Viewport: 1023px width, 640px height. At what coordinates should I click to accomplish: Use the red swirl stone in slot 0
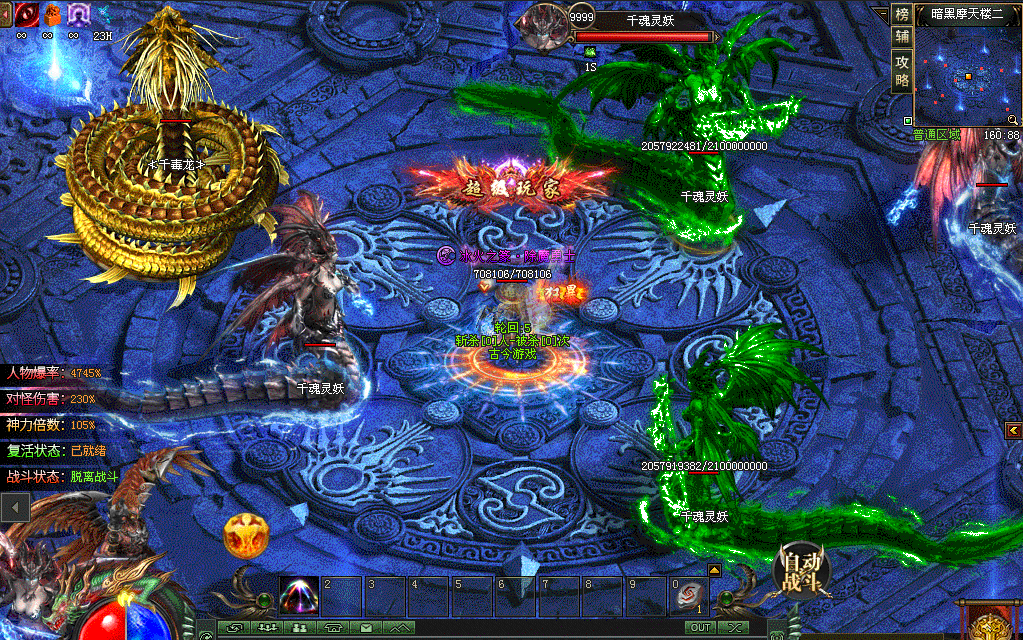click(x=688, y=596)
